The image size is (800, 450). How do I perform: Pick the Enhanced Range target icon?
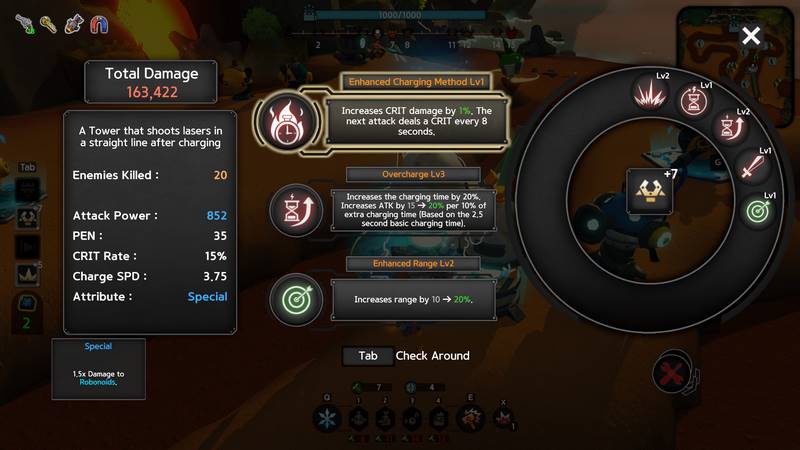pos(296,299)
